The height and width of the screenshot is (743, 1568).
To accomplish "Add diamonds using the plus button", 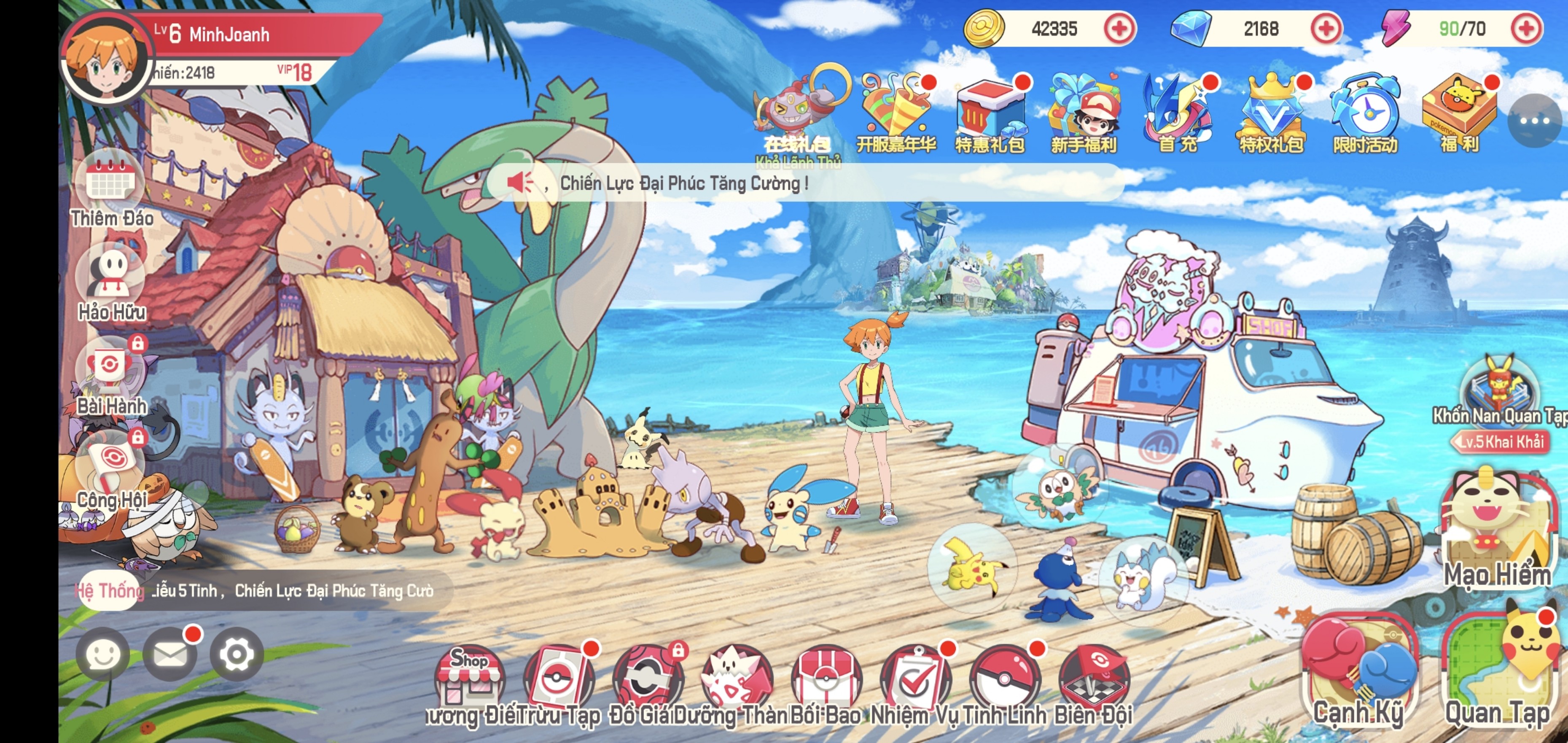I will click(x=1326, y=29).
